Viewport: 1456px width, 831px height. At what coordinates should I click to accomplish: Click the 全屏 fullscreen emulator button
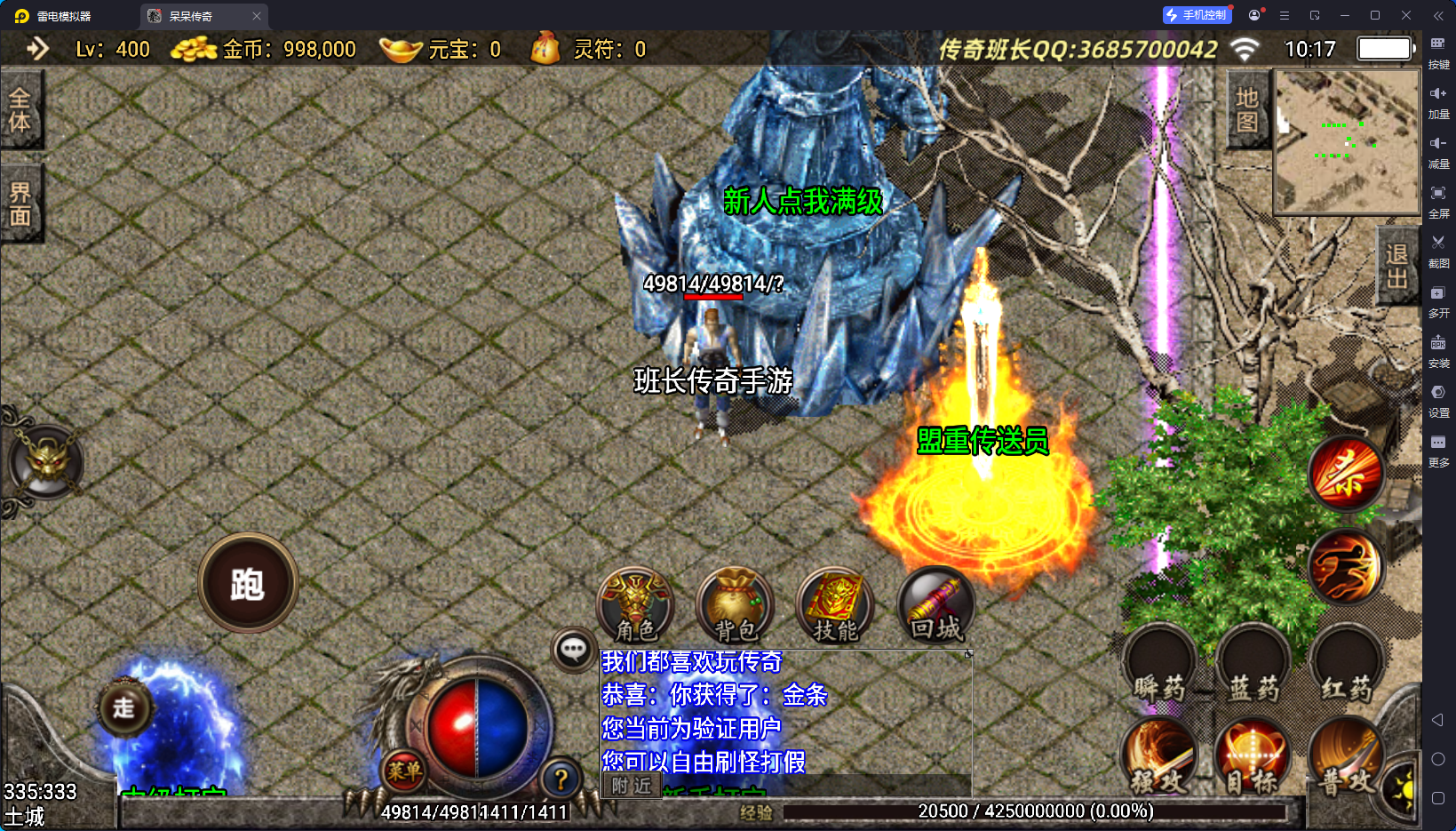[1438, 201]
